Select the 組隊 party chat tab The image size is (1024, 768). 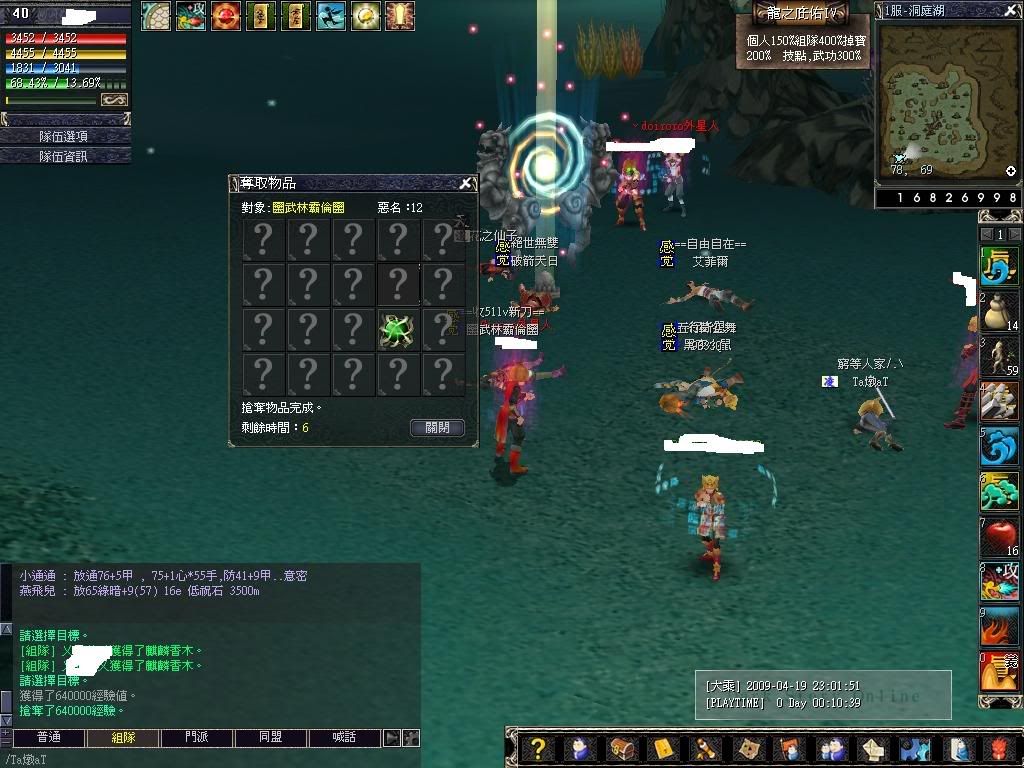click(123, 737)
